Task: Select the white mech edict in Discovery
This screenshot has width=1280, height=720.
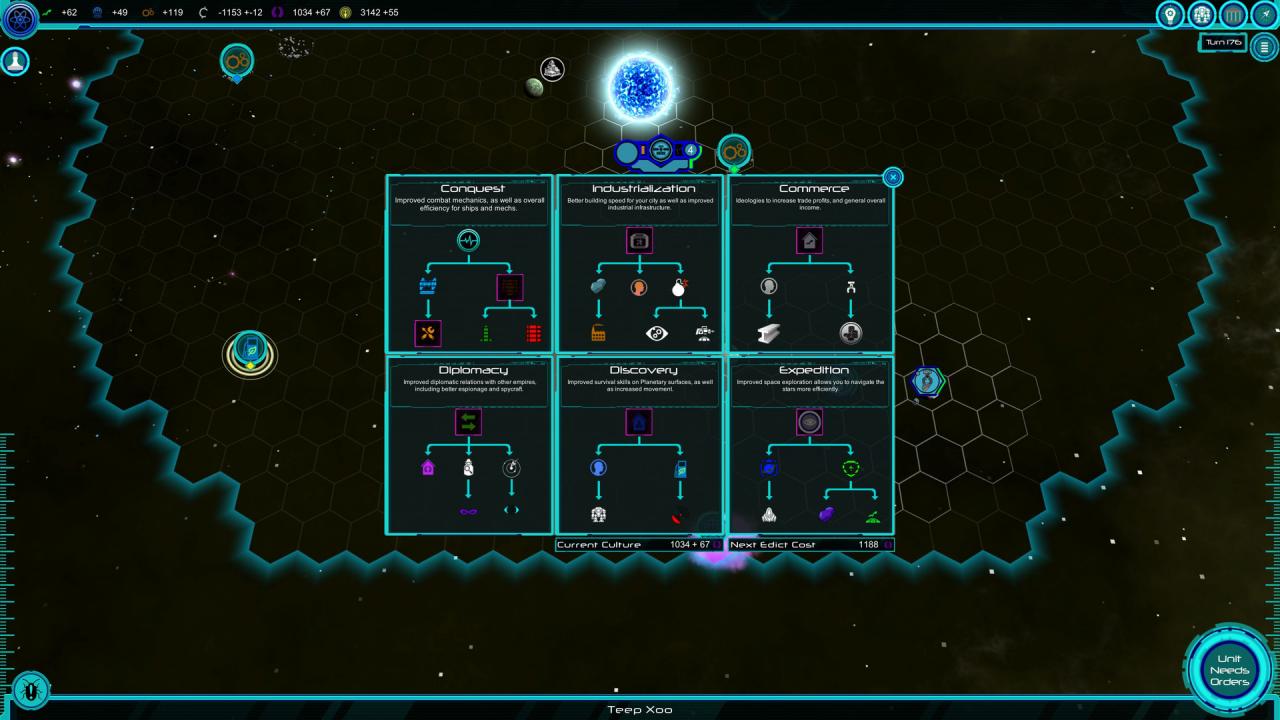Action: point(598,515)
